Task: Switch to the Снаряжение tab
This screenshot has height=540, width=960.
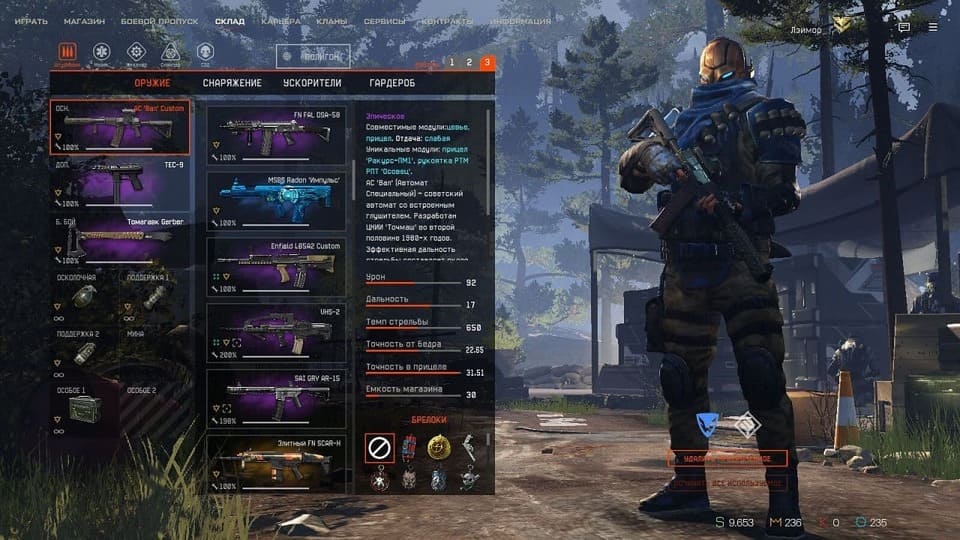Action: coord(232,83)
